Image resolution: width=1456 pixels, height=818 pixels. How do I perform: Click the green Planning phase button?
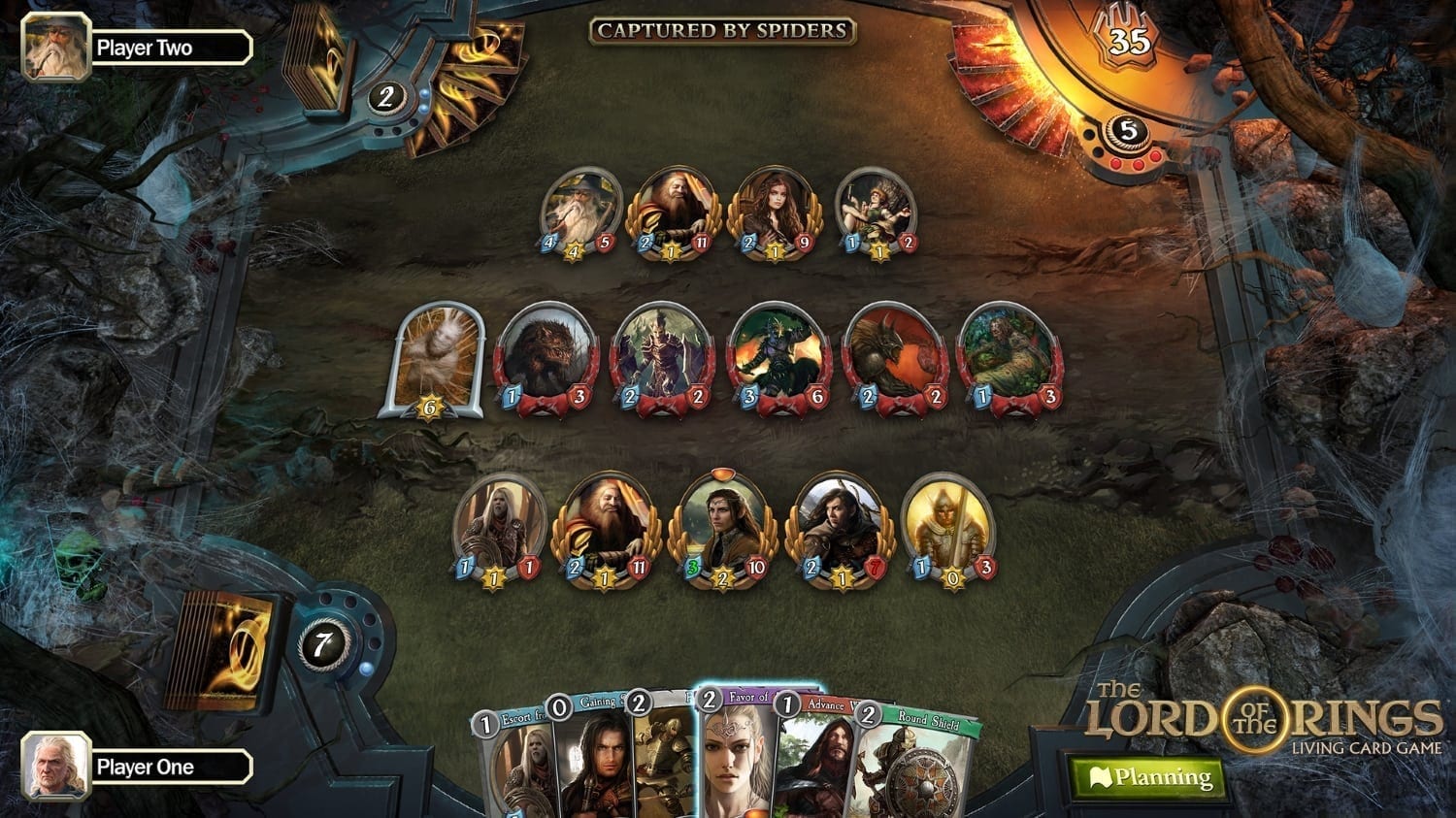pos(1150,777)
